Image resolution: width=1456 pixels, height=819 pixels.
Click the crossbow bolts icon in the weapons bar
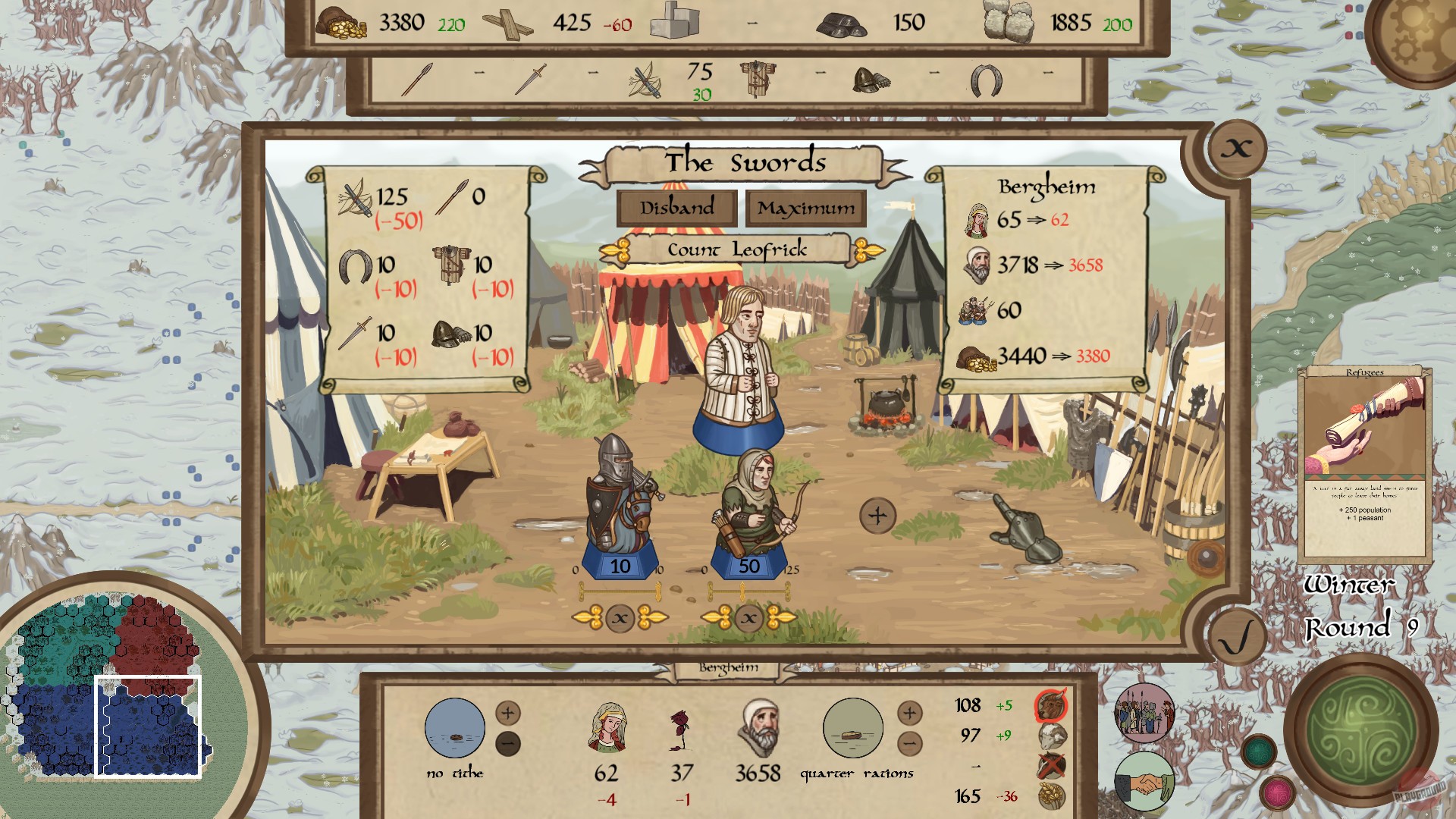[644, 82]
